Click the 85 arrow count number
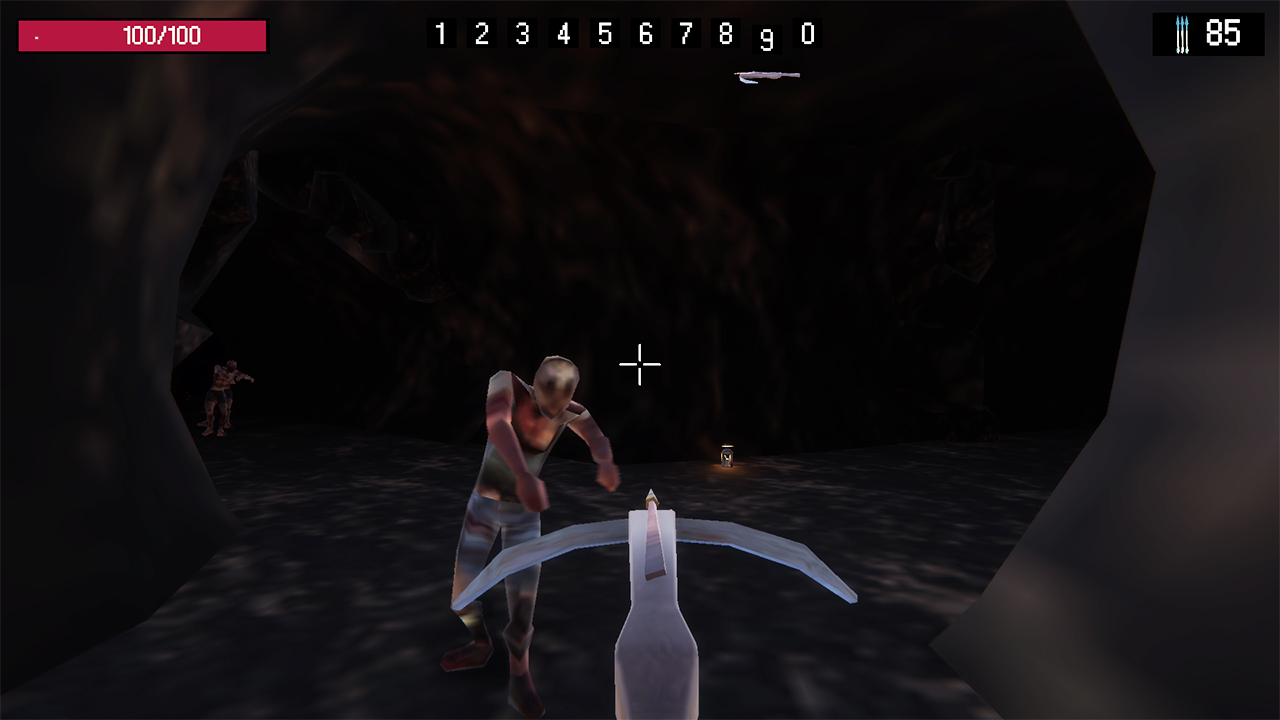The height and width of the screenshot is (720, 1280). 1225,33
